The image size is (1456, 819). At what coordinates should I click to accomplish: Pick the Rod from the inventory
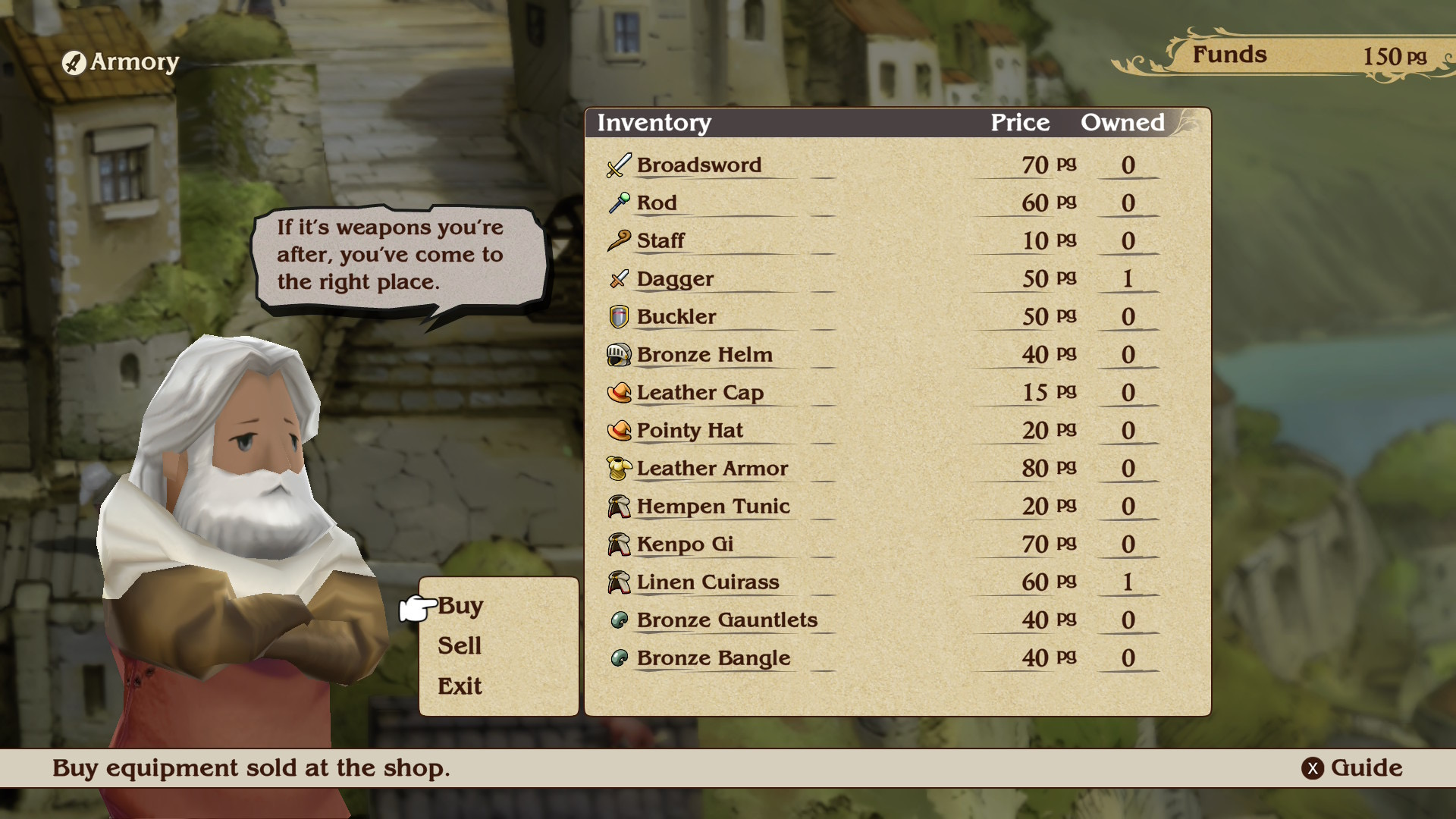click(657, 203)
